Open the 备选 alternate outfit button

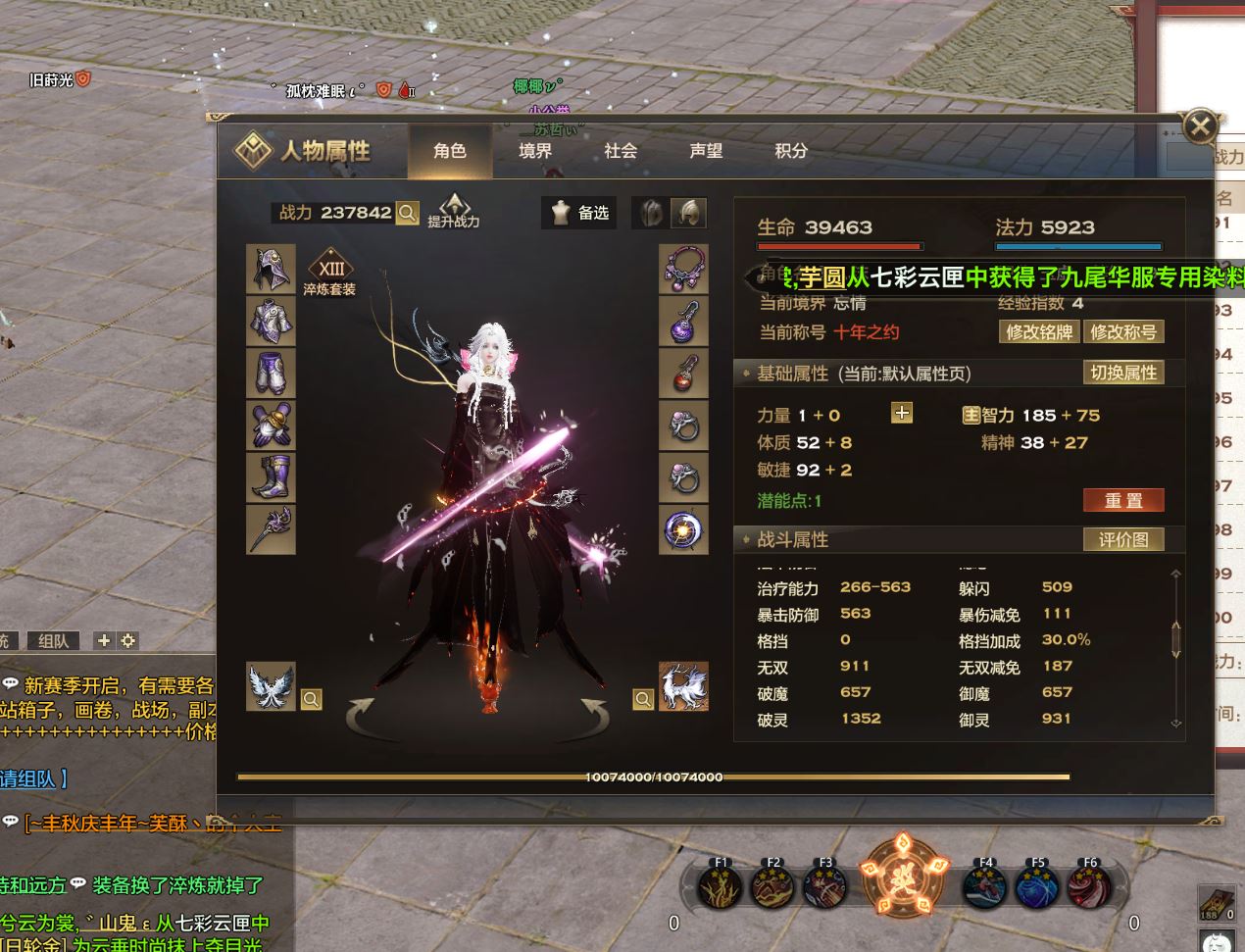579,213
